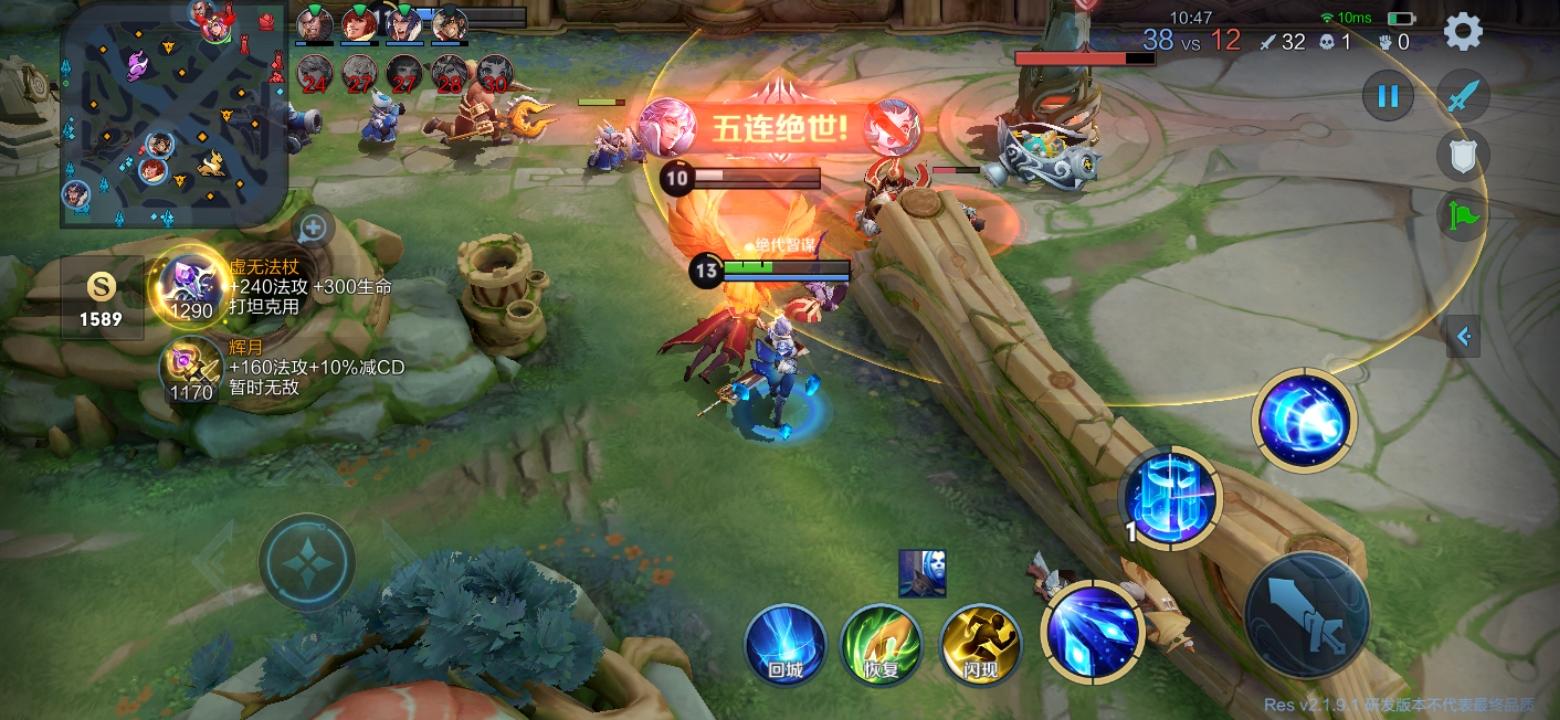The height and width of the screenshot is (720, 1560).
Task: Activate the 闪现 Flash summoner spell
Action: 981,645
